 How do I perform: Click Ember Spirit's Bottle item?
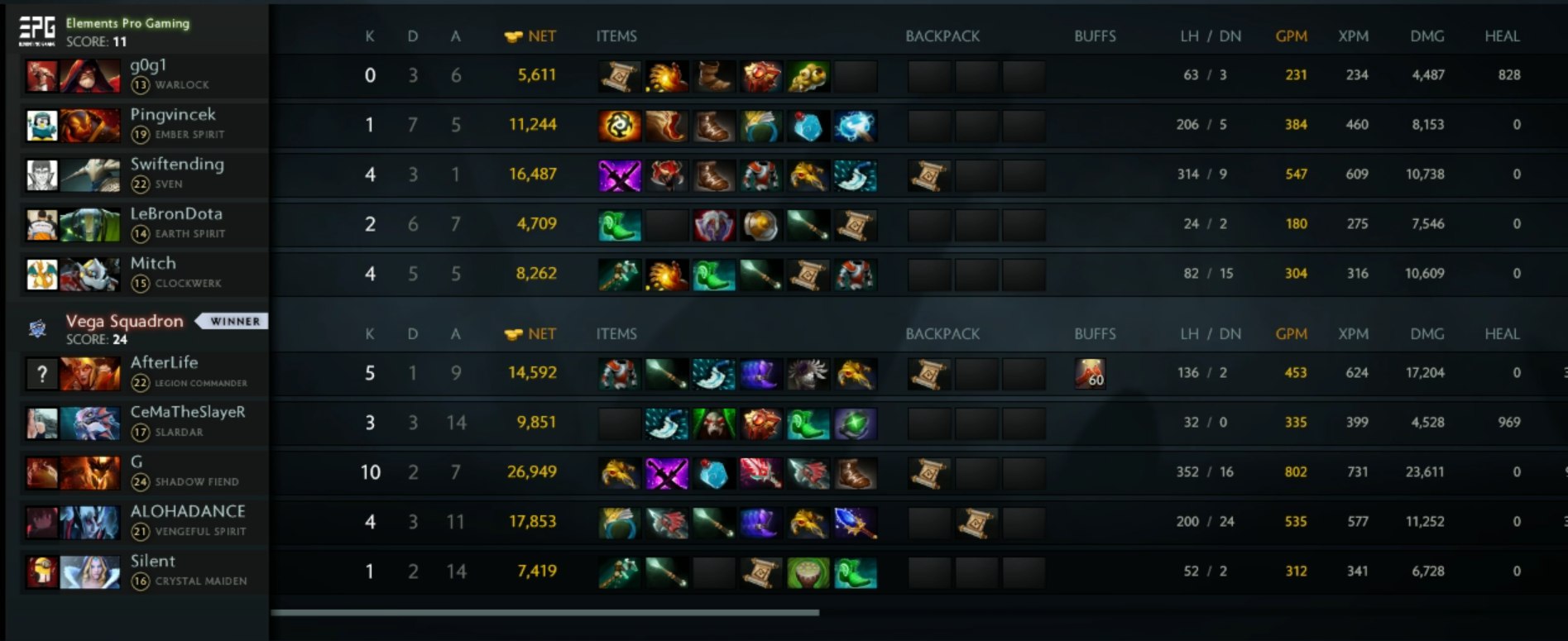pos(808,126)
